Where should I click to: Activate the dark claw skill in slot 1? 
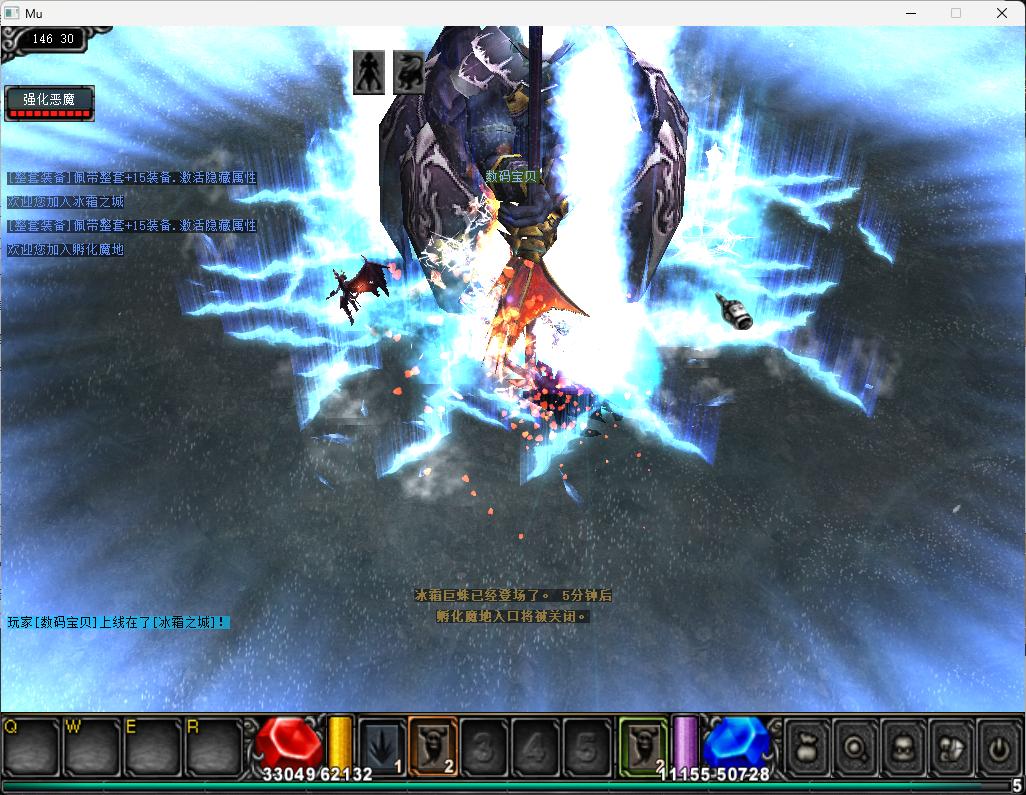[x=382, y=746]
